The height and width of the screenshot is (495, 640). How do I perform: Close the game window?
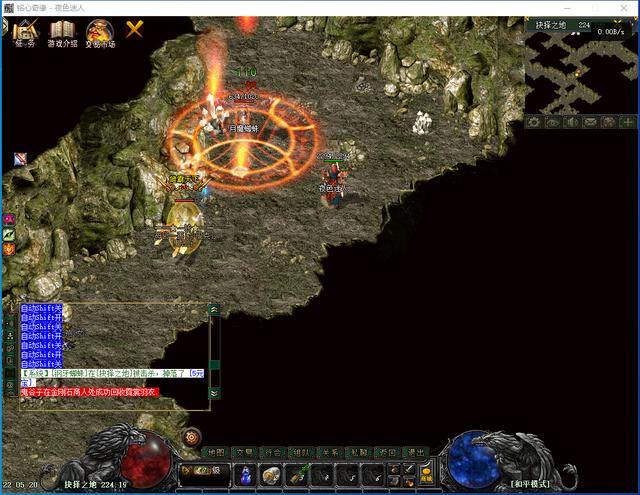pyautogui.click(x=627, y=7)
